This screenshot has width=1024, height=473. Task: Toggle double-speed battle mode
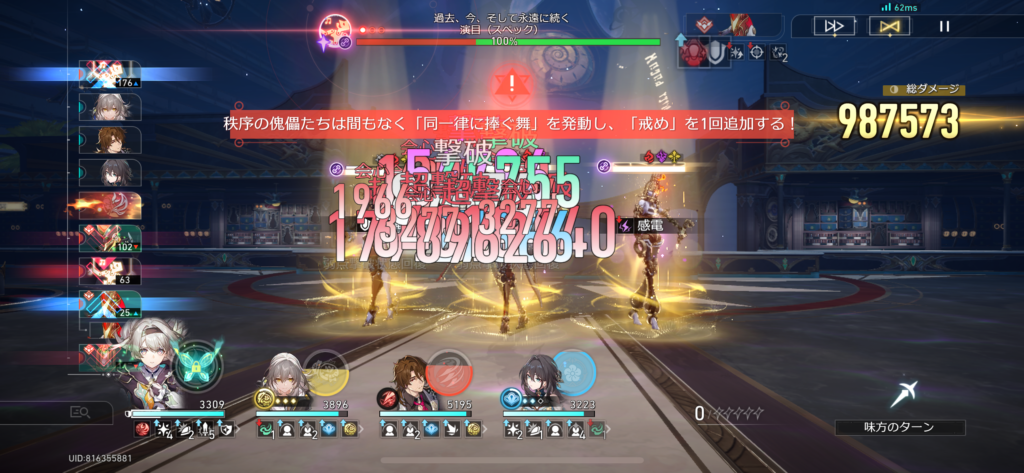tap(833, 27)
